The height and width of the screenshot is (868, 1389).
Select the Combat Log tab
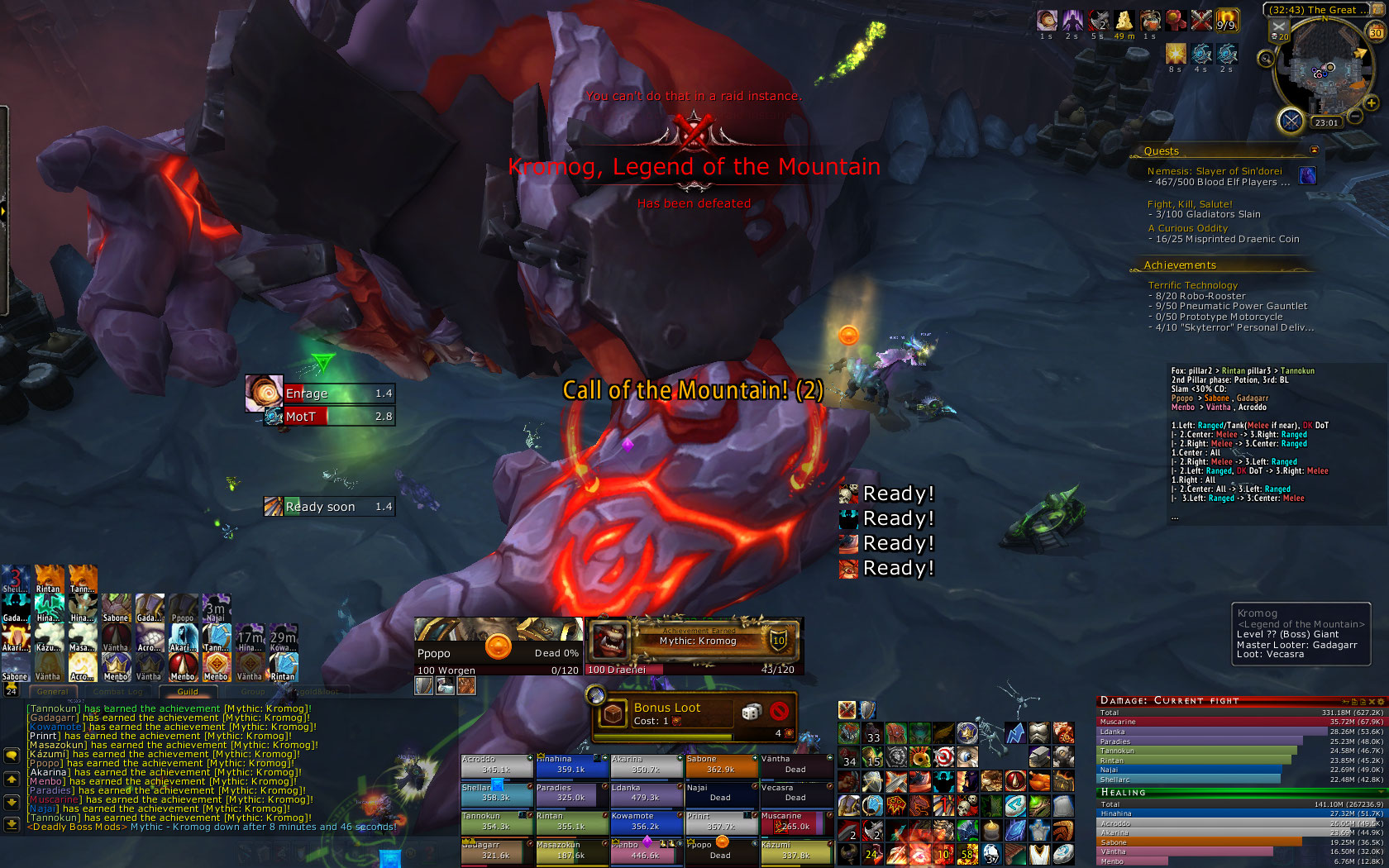(x=117, y=692)
